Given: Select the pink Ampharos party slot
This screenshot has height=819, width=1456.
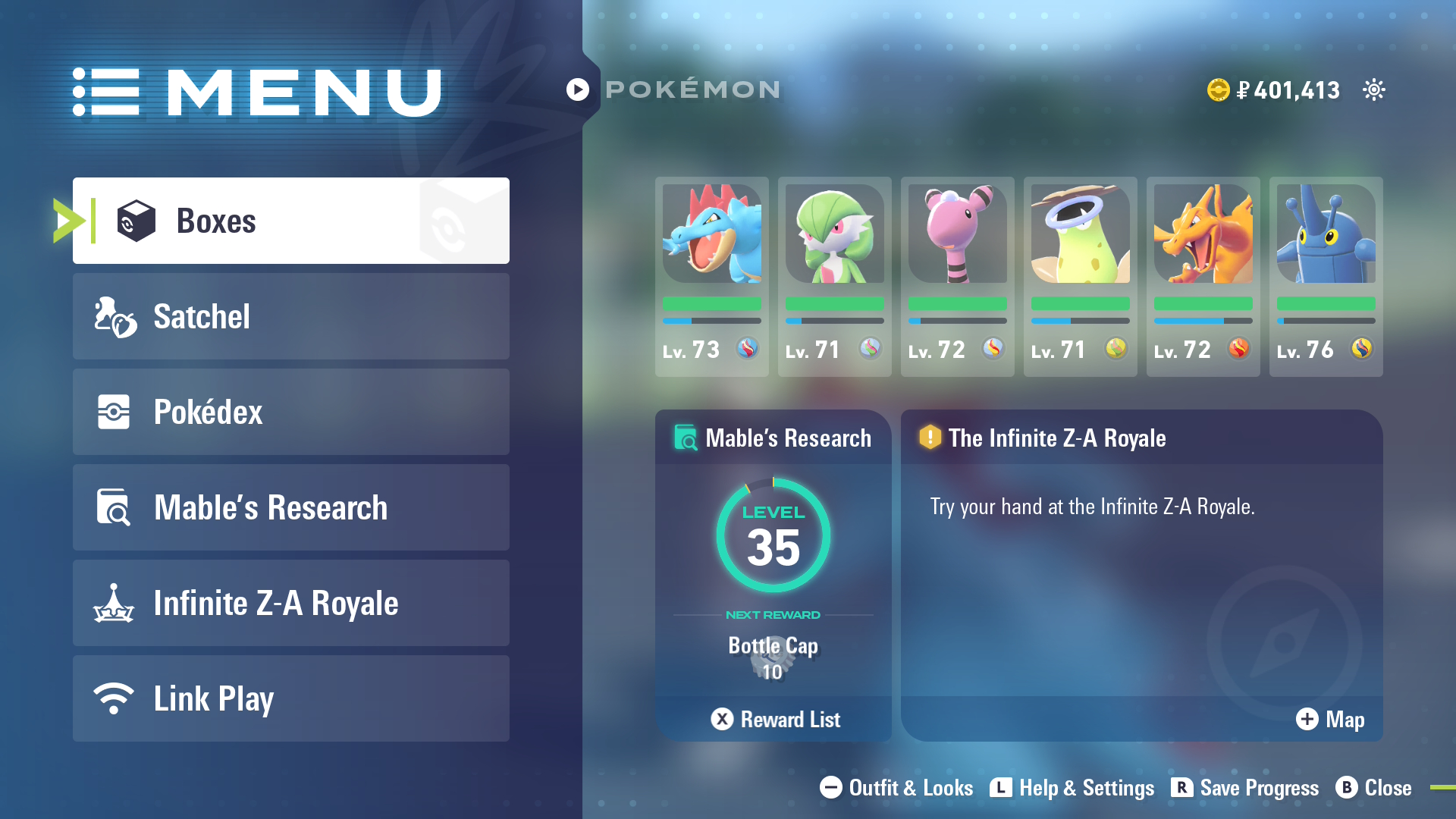Looking at the screenshot, I should coord(957,276).
